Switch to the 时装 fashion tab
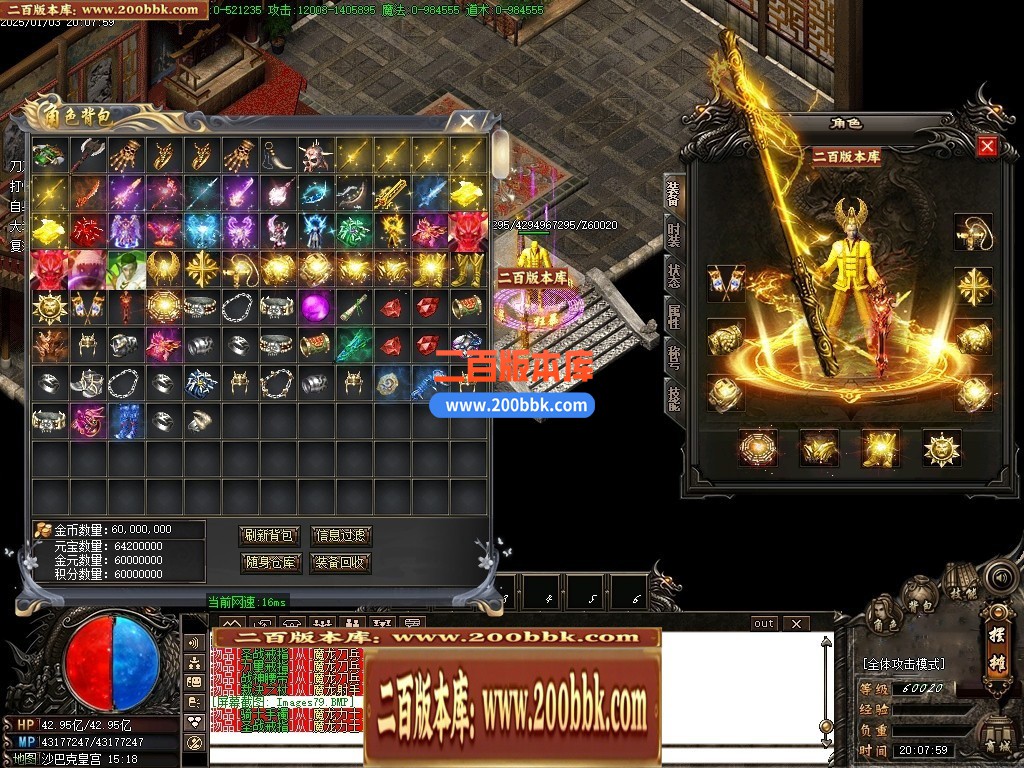Screen dimensions: 1024x768 pos(675,235)
